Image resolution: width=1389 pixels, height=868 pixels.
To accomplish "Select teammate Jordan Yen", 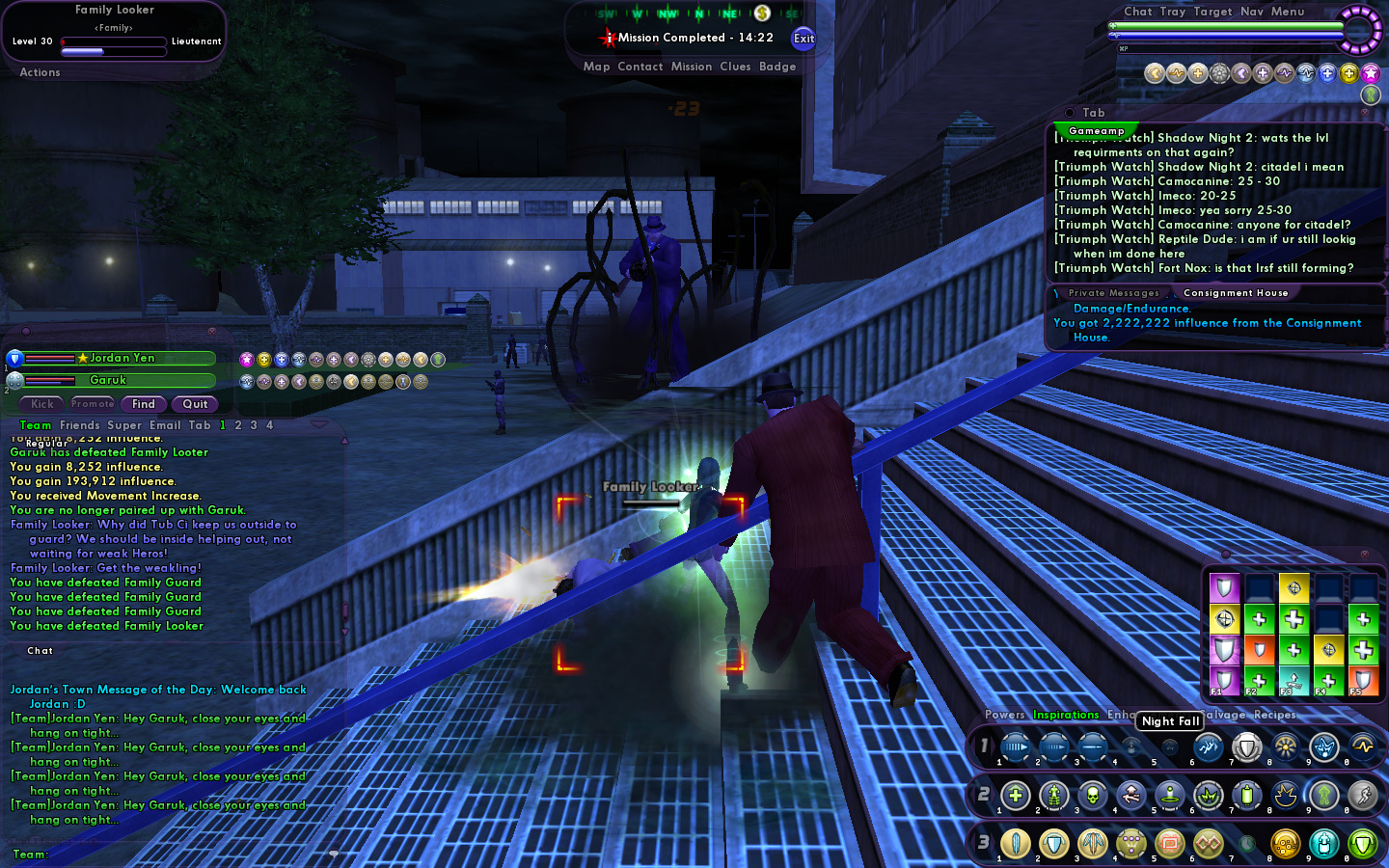I will tap(121, 358).
